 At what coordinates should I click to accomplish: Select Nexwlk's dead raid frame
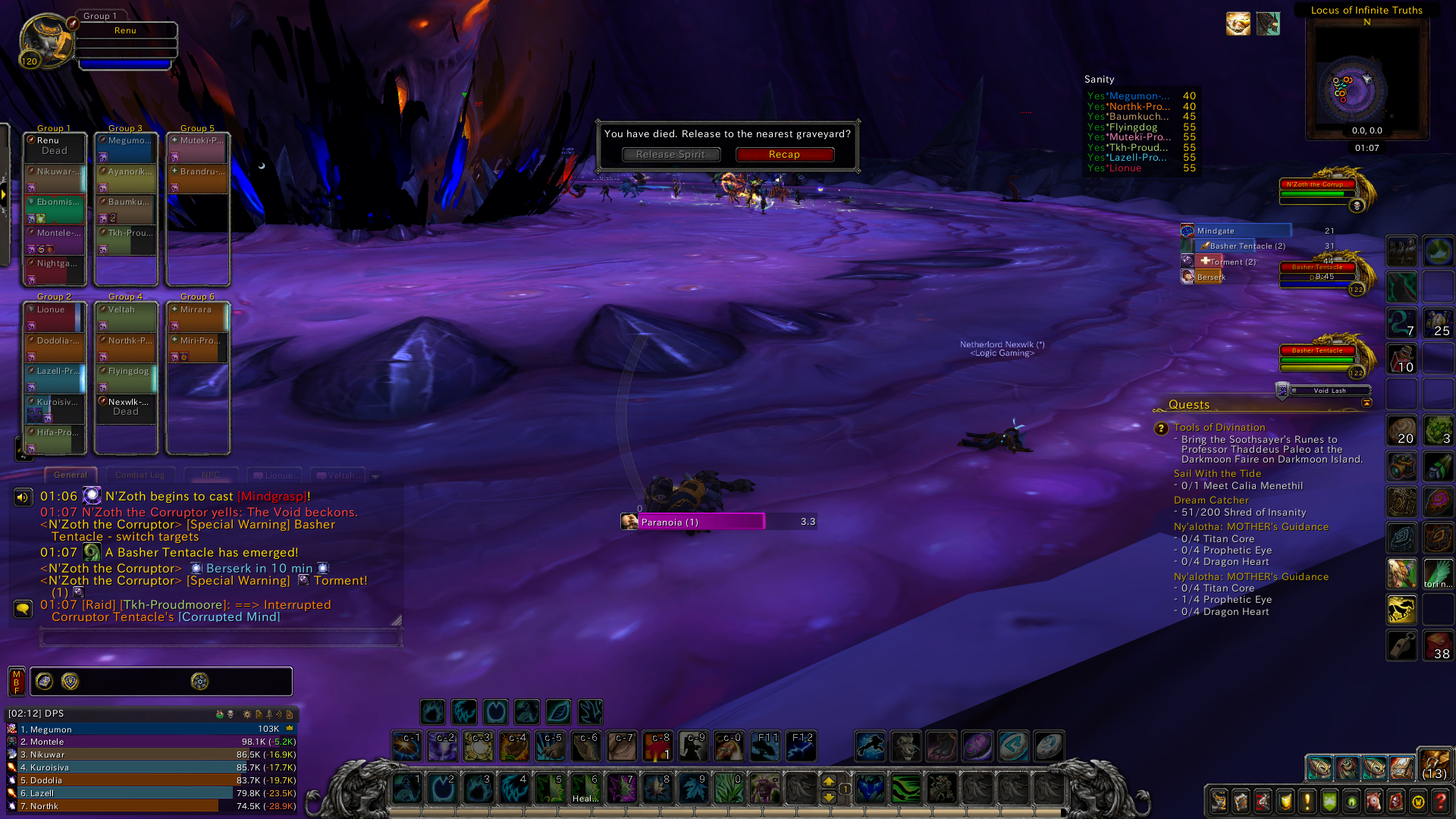click(x=125, y=407)
